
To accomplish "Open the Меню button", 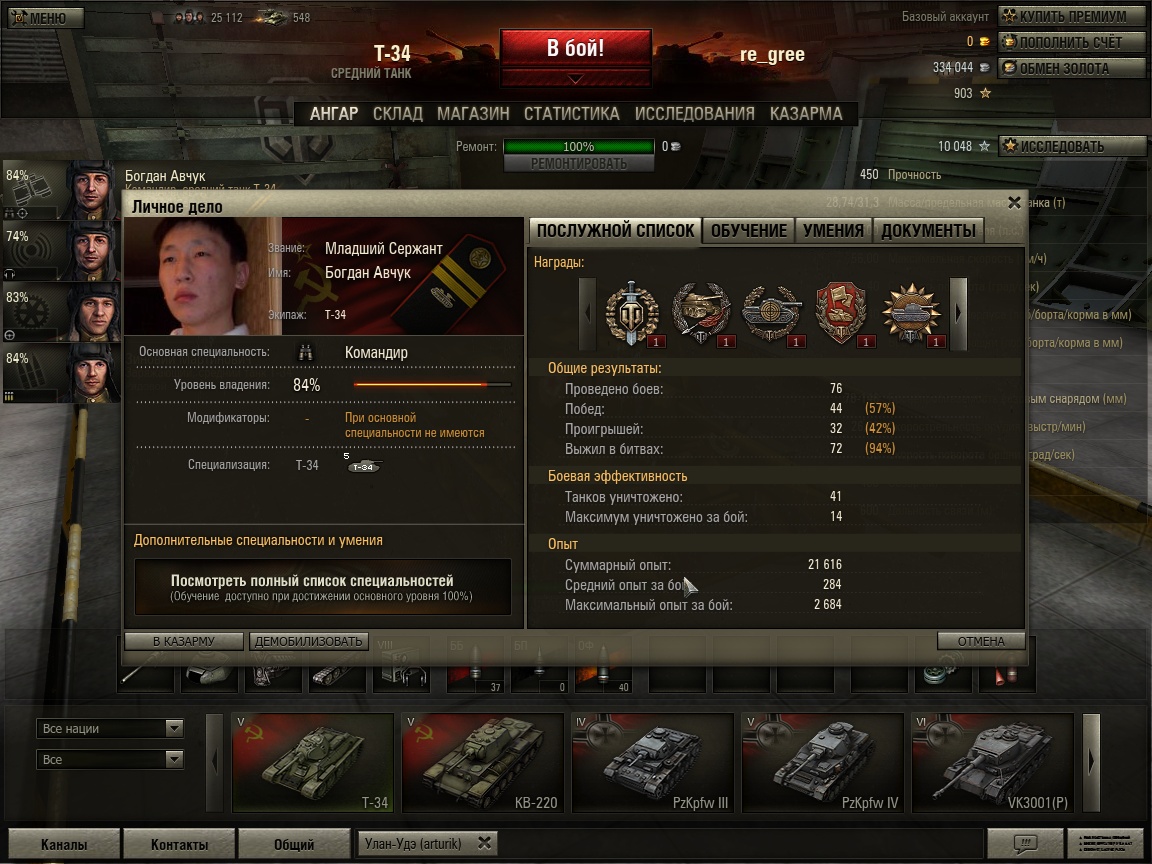I will 41,18.
